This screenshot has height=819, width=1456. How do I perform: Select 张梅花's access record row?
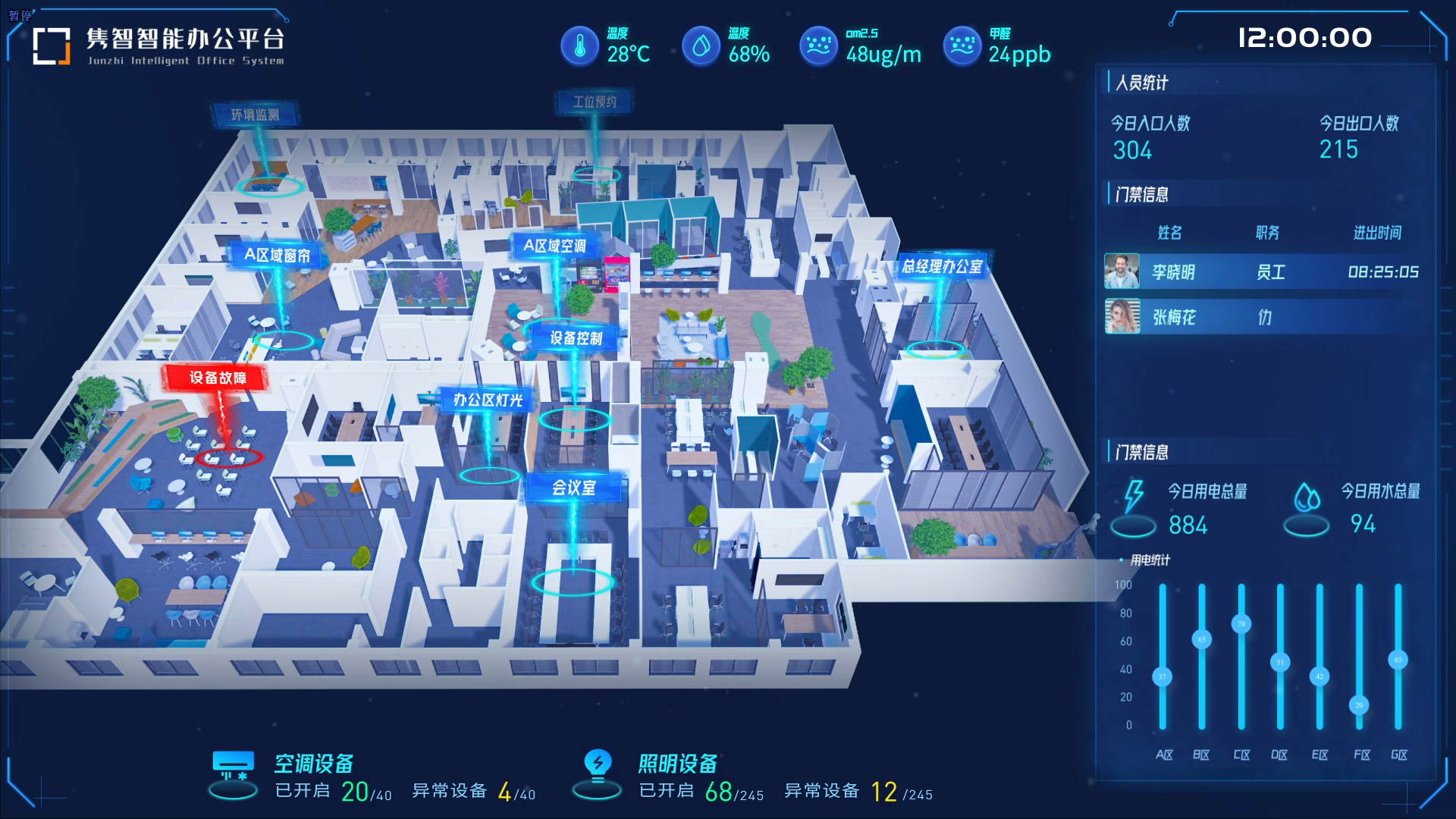1263,317
